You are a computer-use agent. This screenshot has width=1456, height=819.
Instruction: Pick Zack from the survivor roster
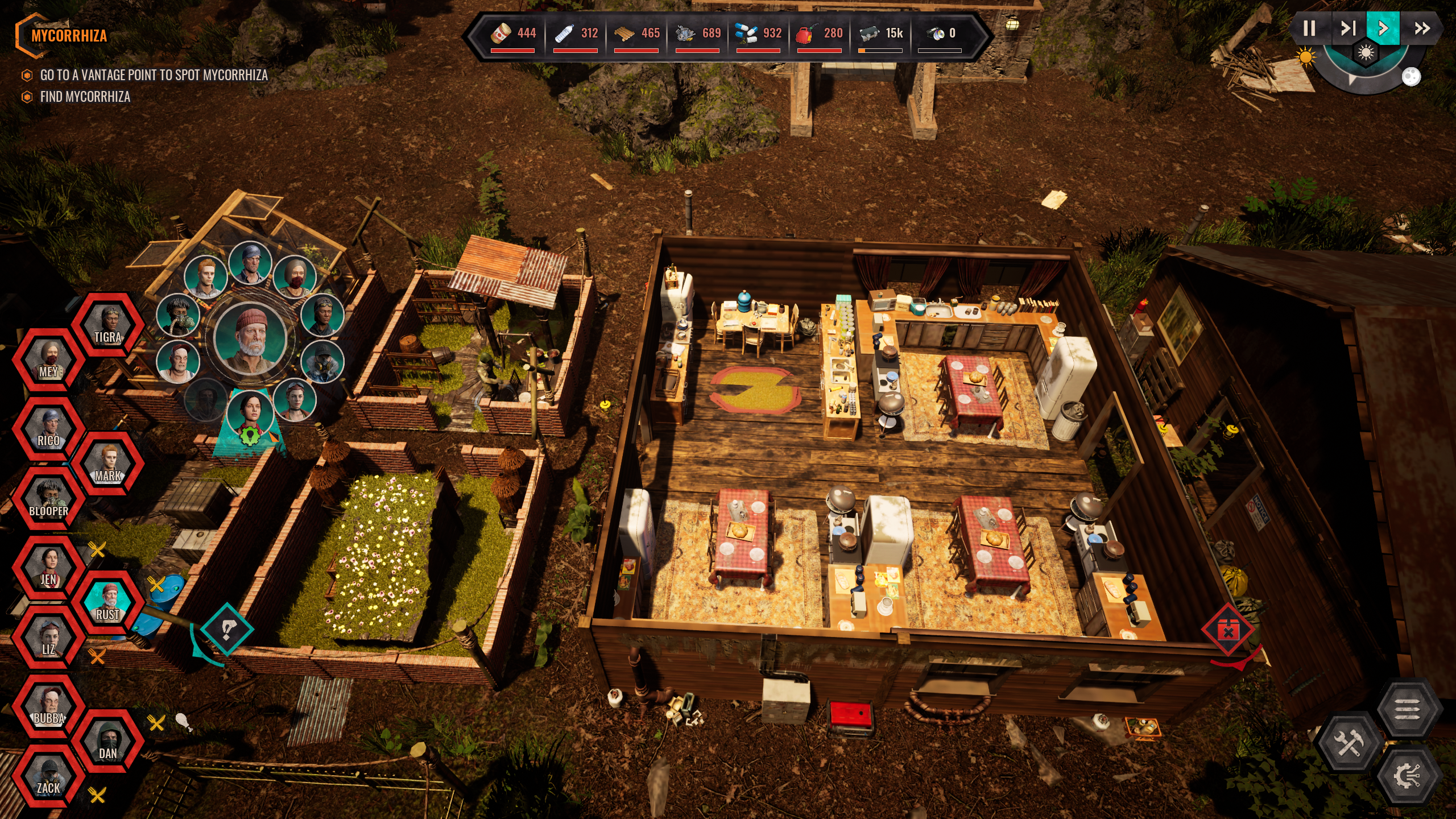(x=49, y=776)
